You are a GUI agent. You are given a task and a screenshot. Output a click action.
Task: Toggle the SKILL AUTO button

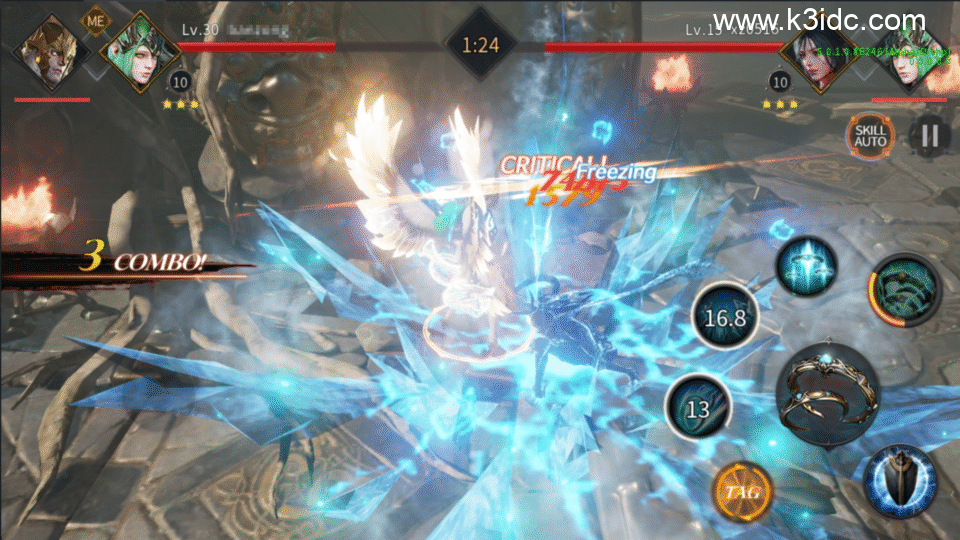(x=868, y=135)
